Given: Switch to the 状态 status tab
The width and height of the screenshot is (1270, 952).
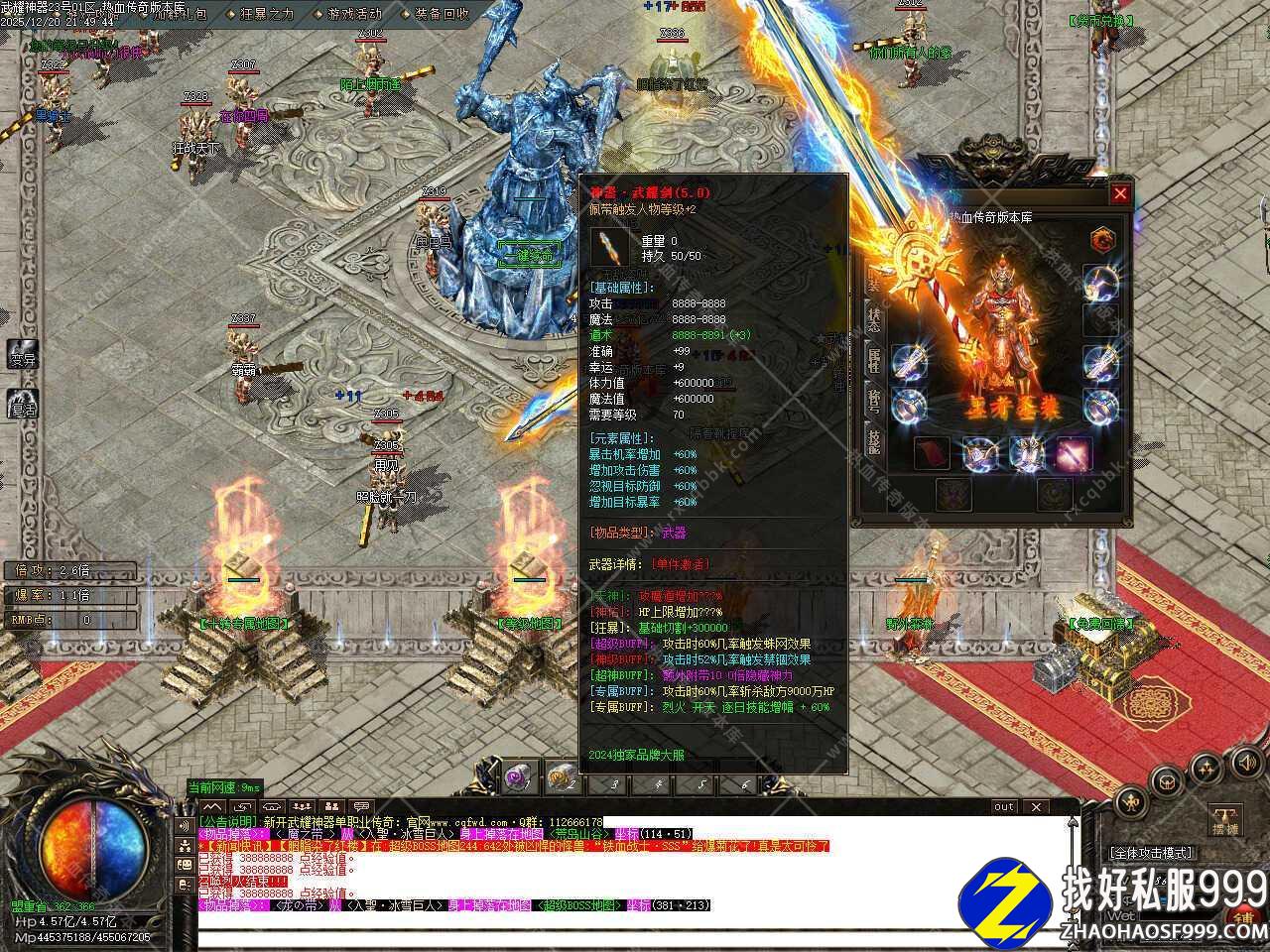Looking at the screenshot, I should click(x=873, y=319).
